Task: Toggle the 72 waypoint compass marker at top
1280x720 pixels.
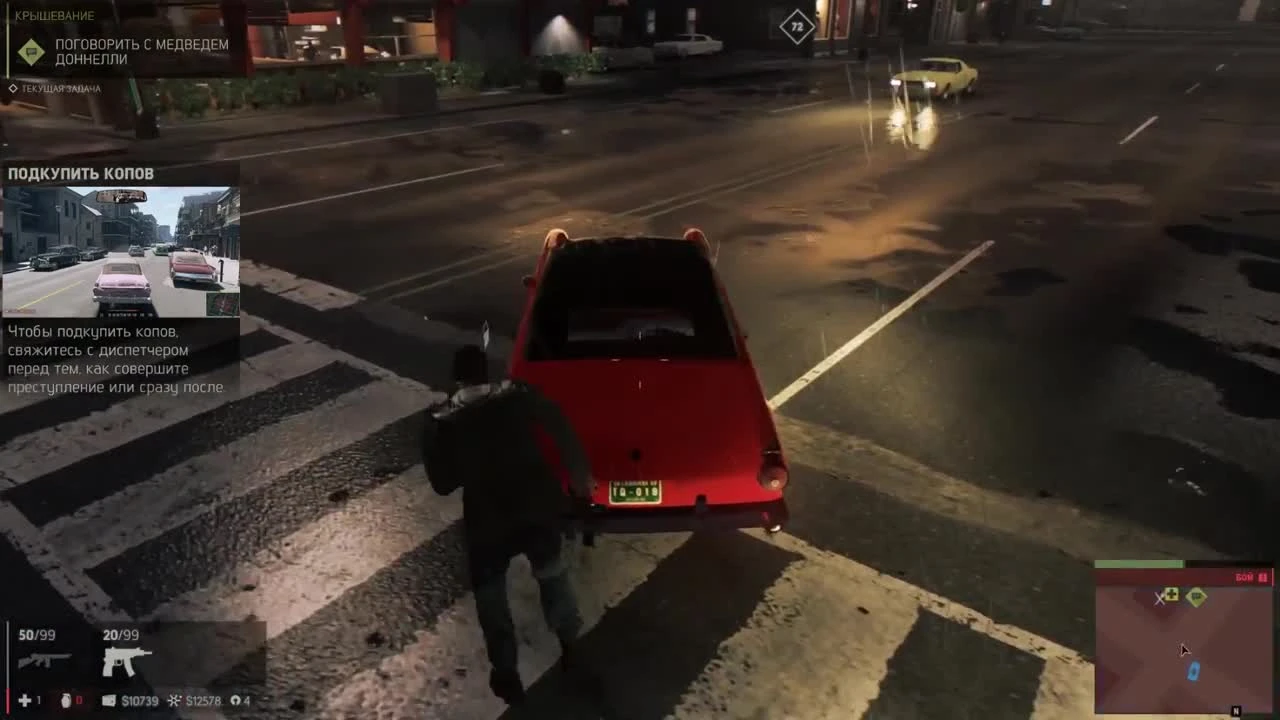Action: 795,27
